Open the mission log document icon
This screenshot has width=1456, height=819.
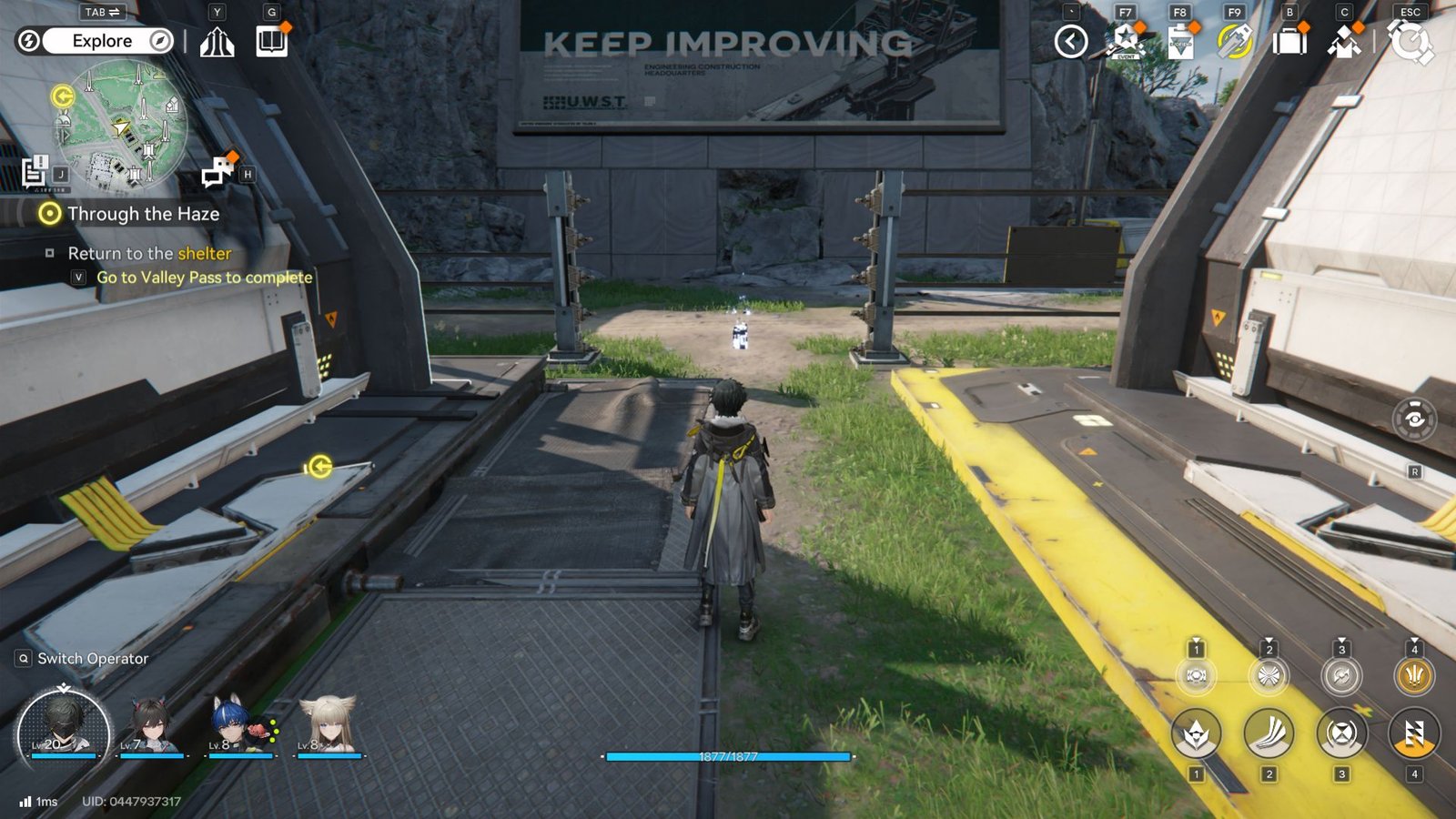tap(35, 171)
